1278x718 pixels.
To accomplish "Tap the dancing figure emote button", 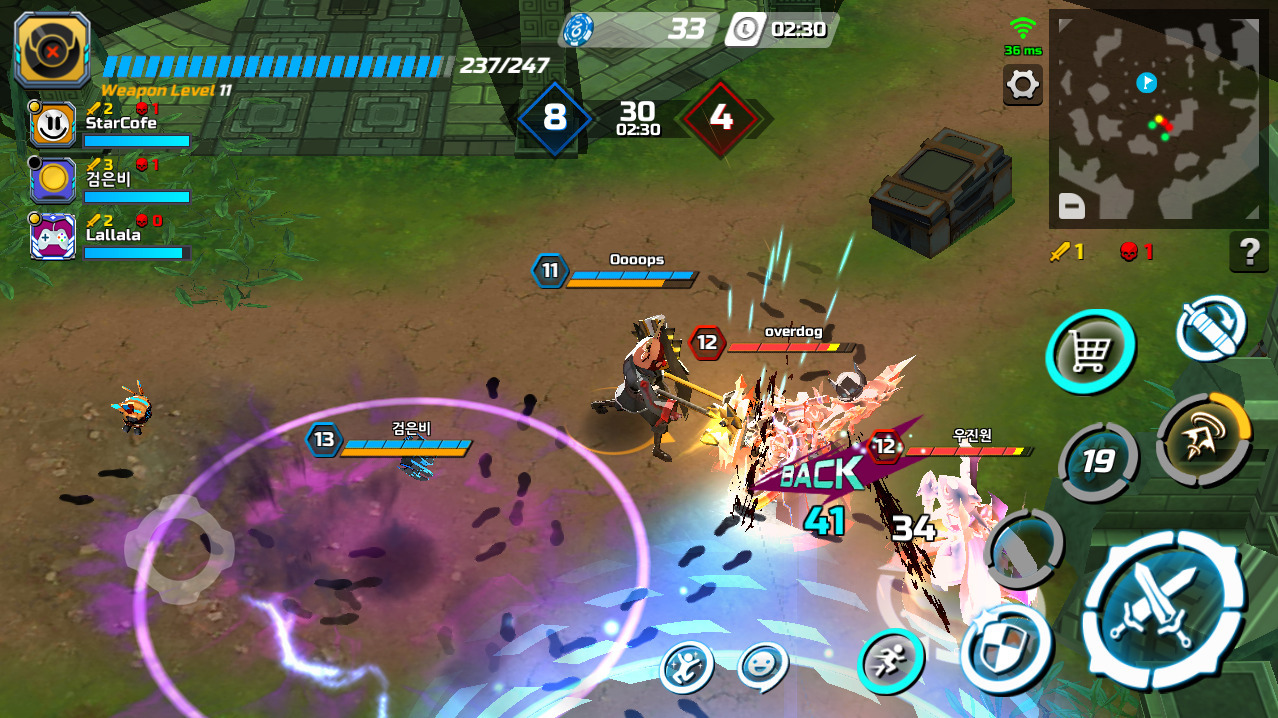I will [x=687, y=666].
